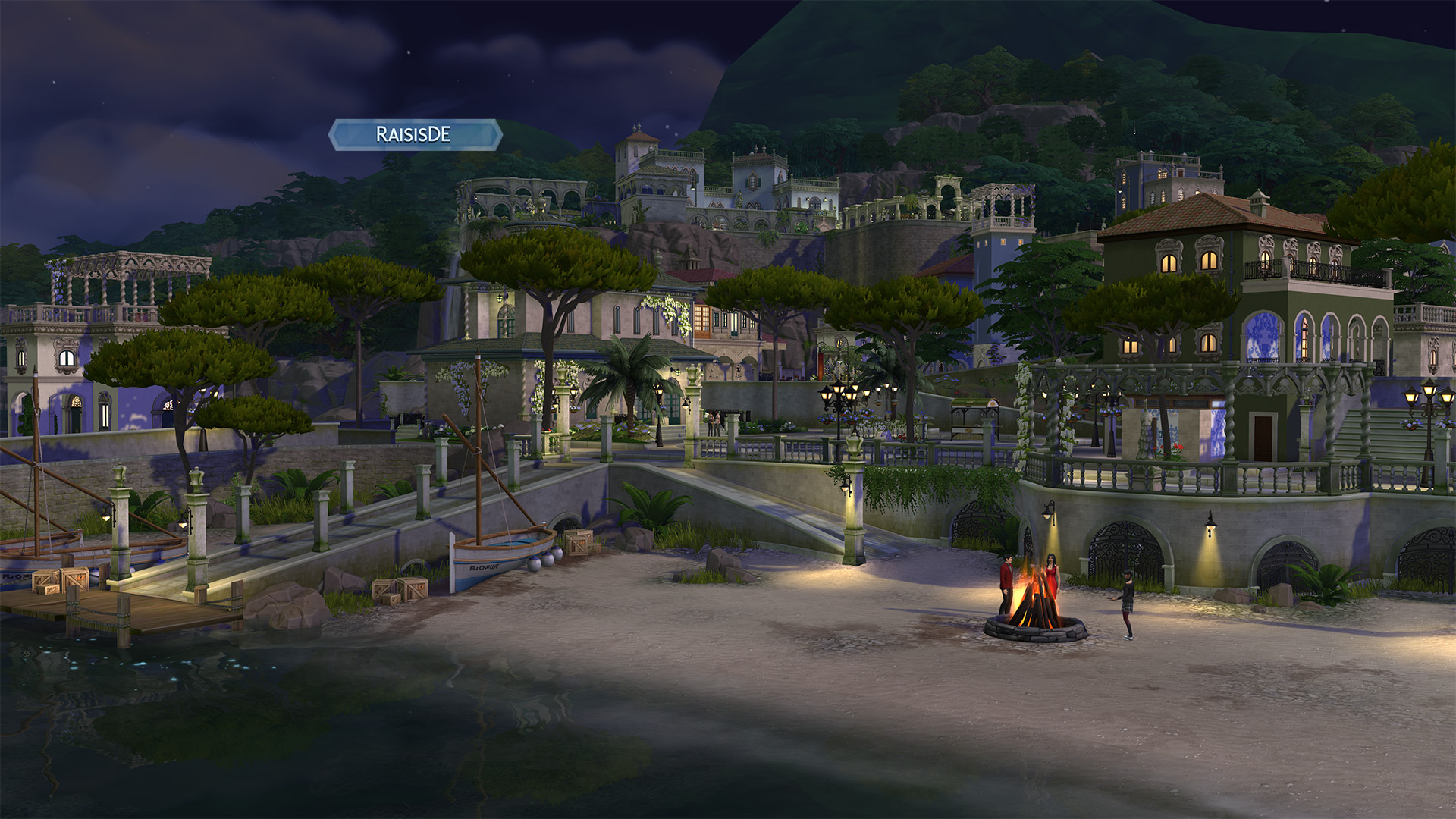Select the Raisisde location label
The height and width of the screenshot is (819, 1456).
tap(414, 135)
